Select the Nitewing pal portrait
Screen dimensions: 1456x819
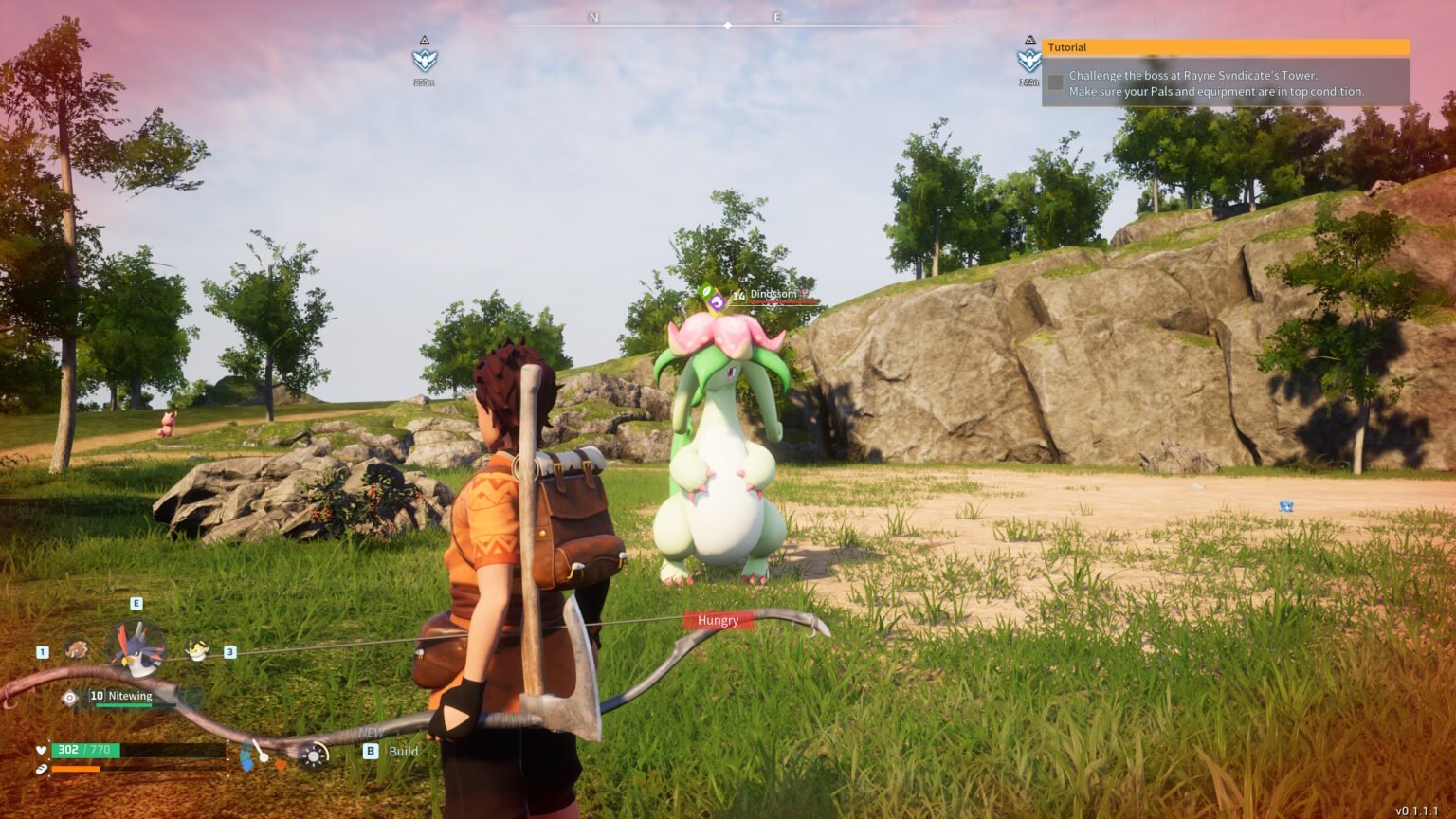137,649
